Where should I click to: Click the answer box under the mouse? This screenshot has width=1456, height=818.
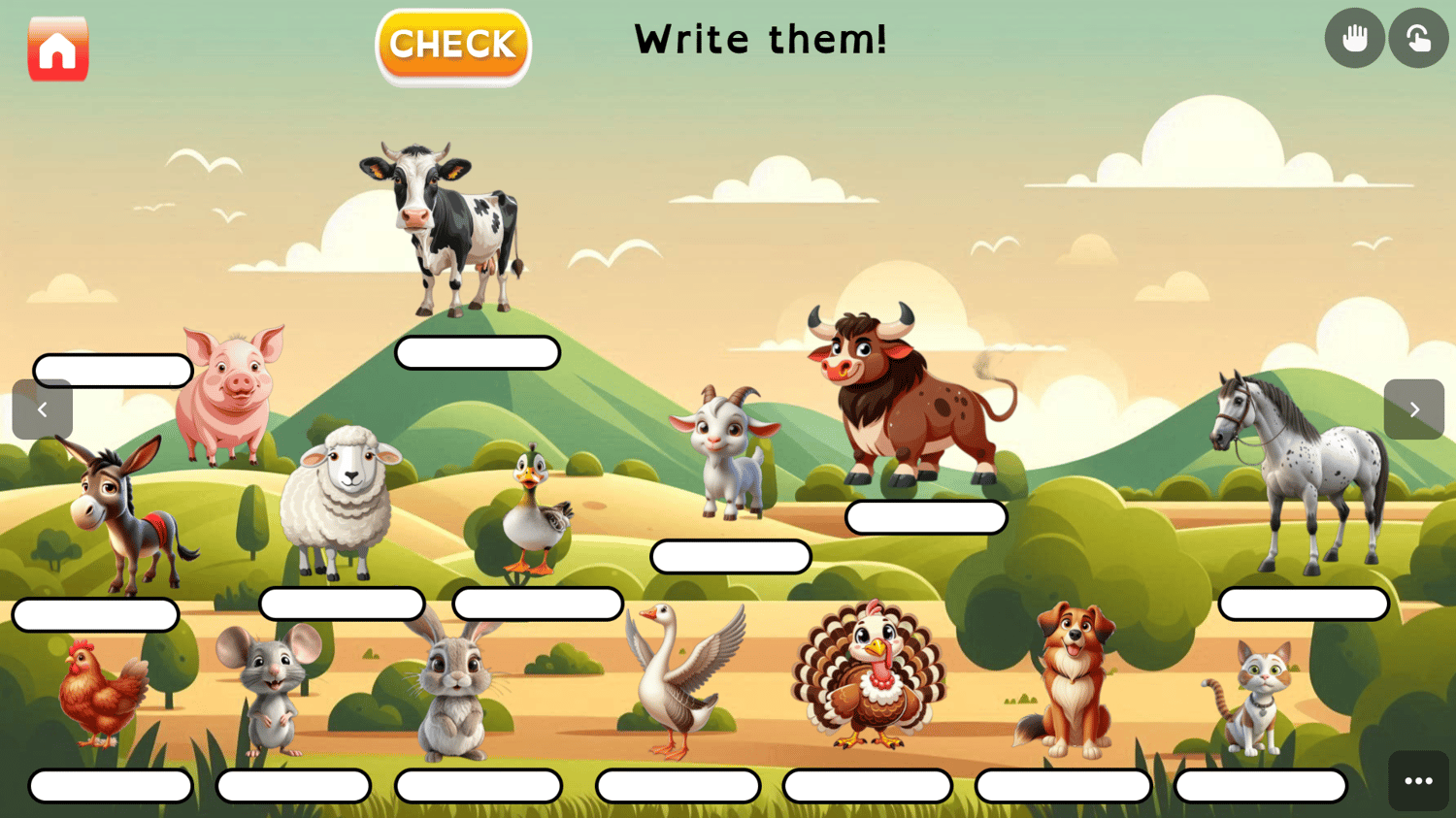click(293, 786)
